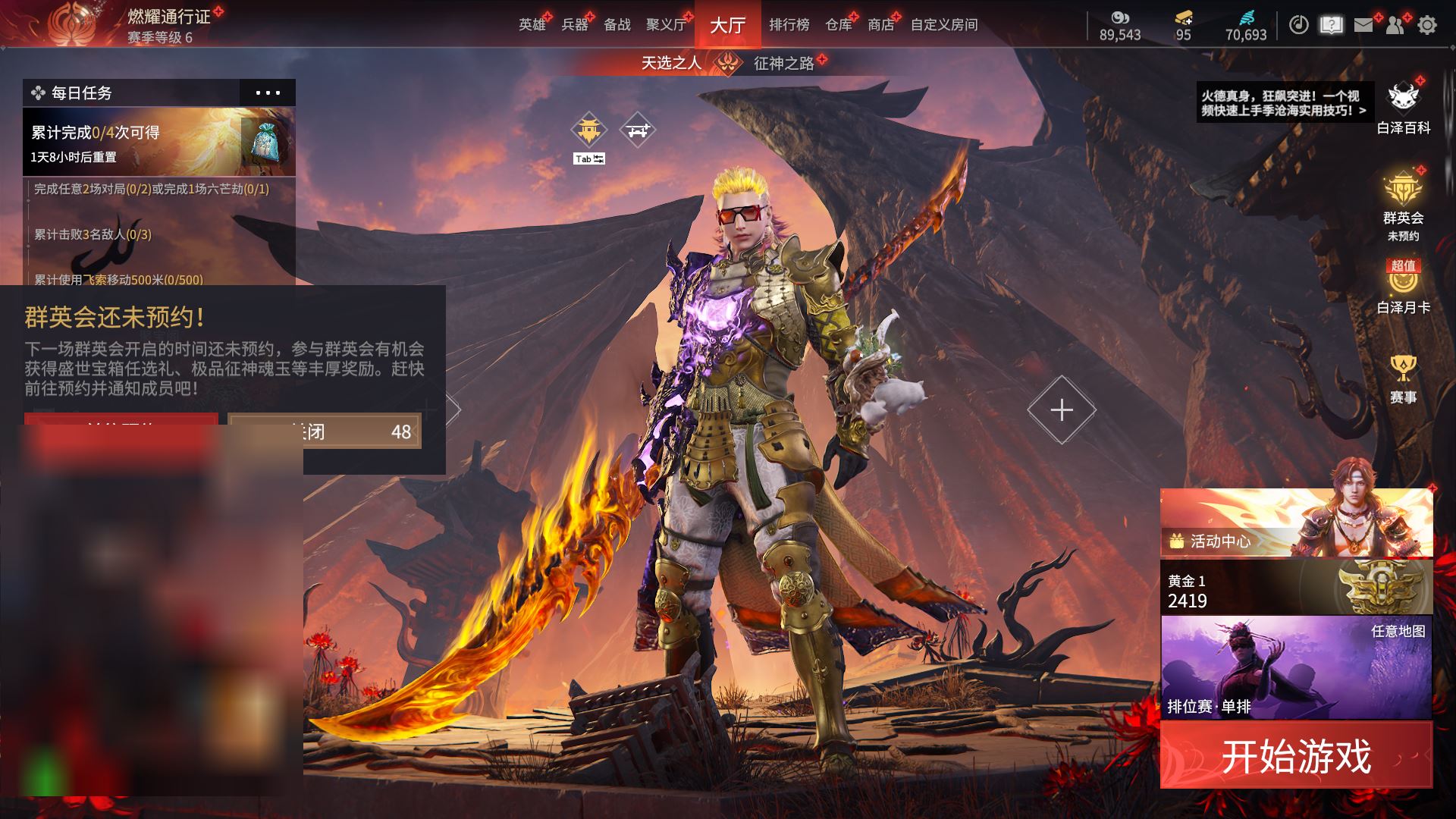Check the mail envelope icon
The image size is (1456, 819).
[x=1363, y=25]
